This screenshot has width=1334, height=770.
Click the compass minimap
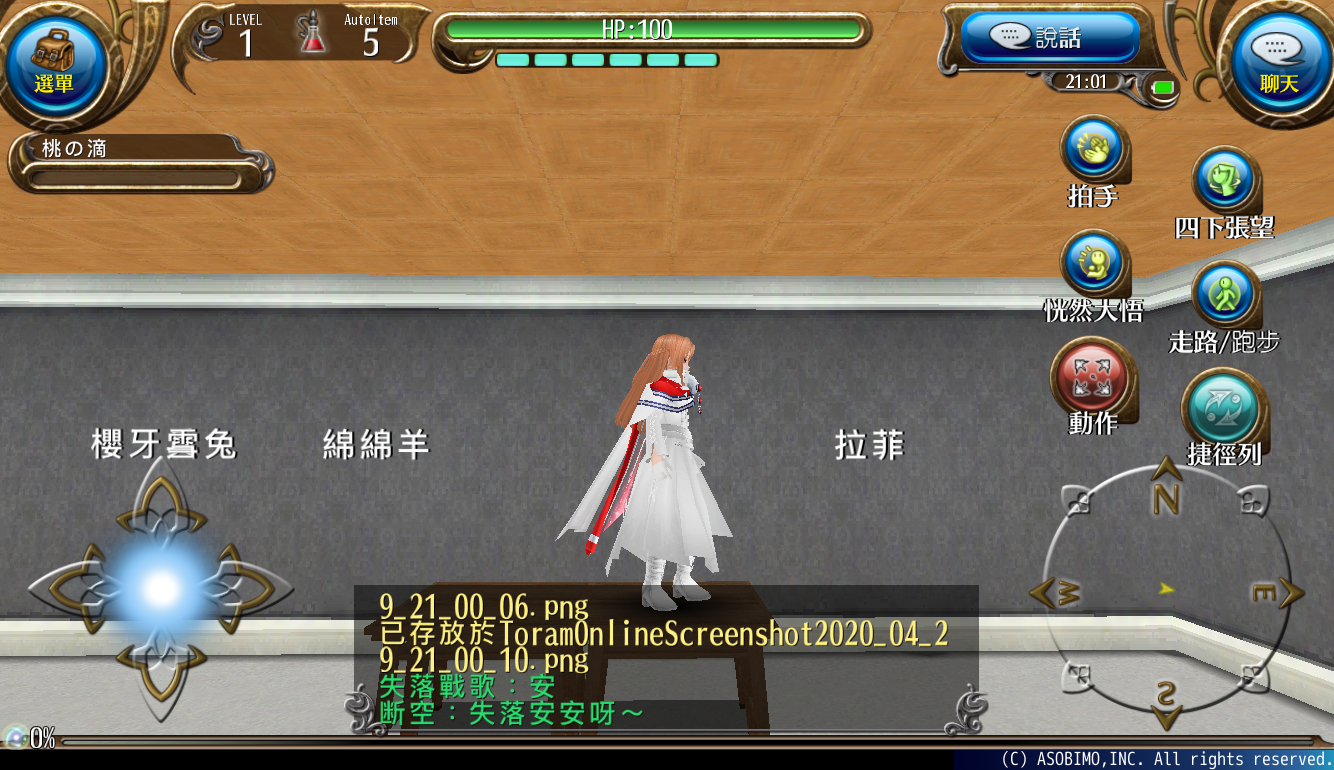click(x=1166, y=592)
